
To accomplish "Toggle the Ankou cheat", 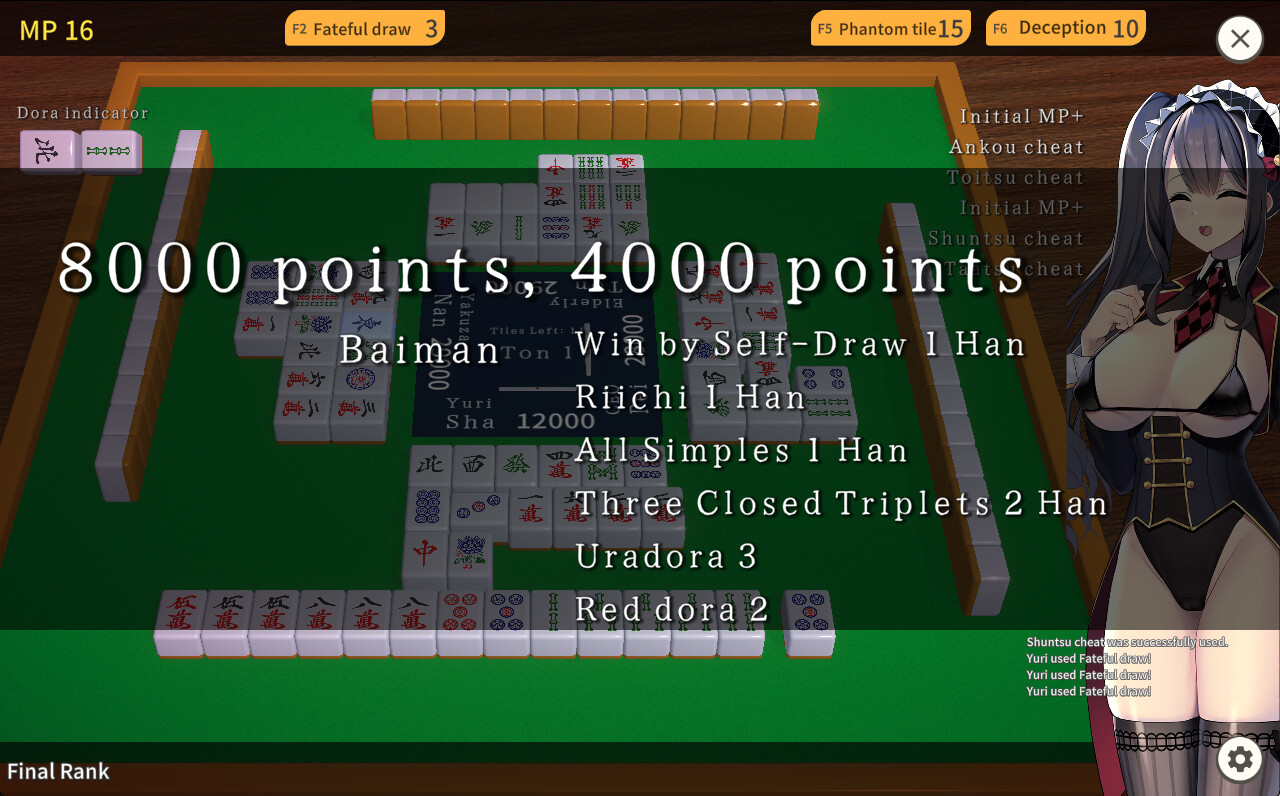I will click(1017, 146).
